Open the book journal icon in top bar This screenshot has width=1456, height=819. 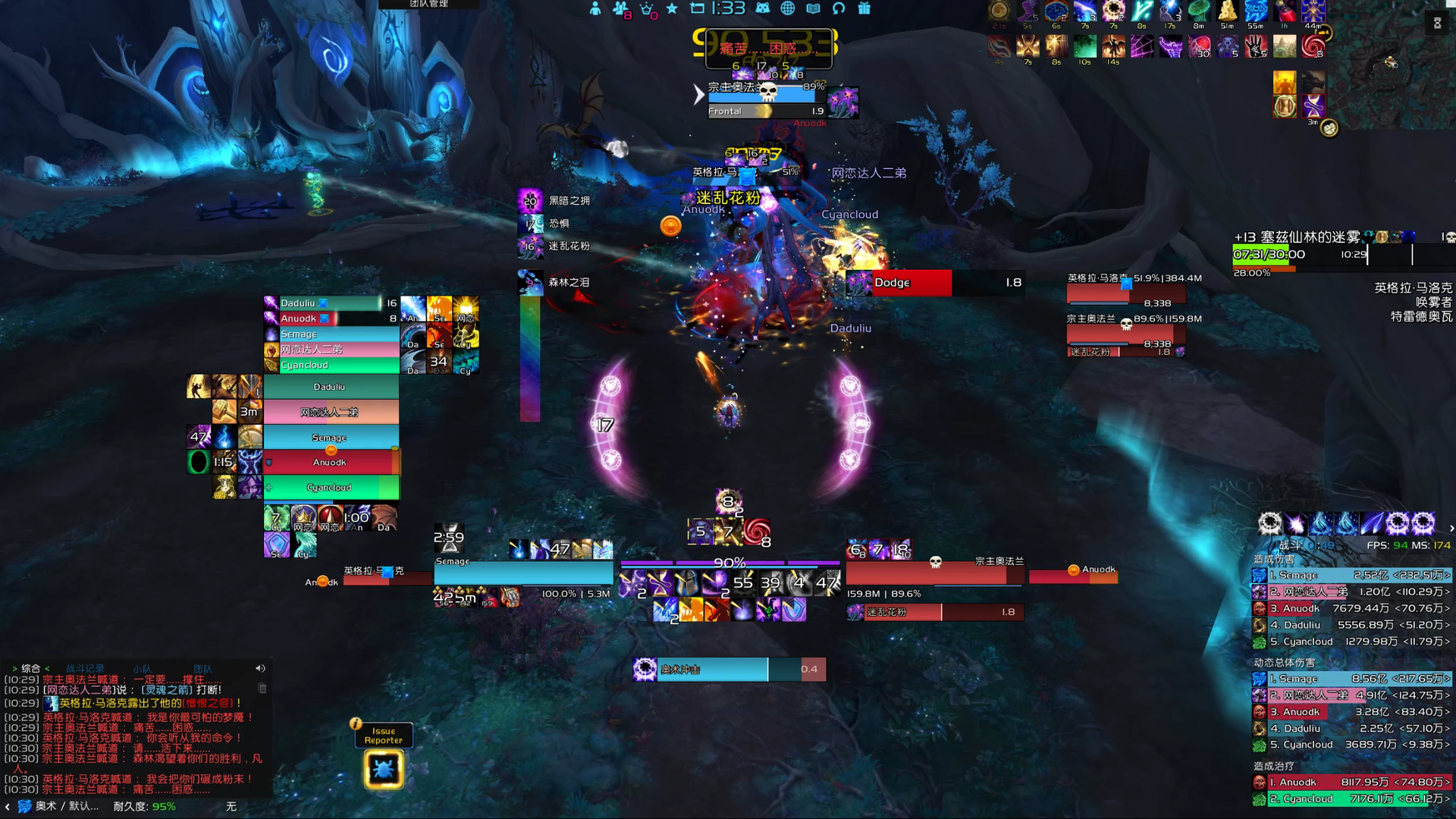(813, 8)
